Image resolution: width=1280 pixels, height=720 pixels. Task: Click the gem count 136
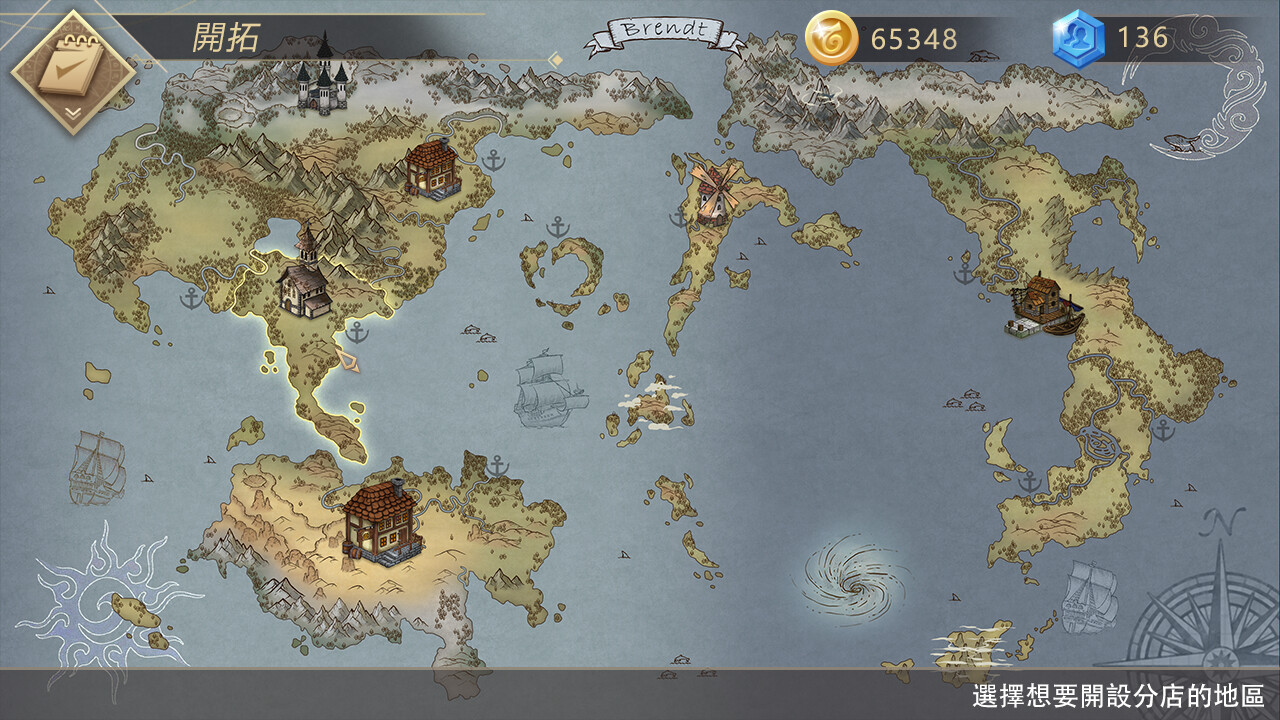1143,38
